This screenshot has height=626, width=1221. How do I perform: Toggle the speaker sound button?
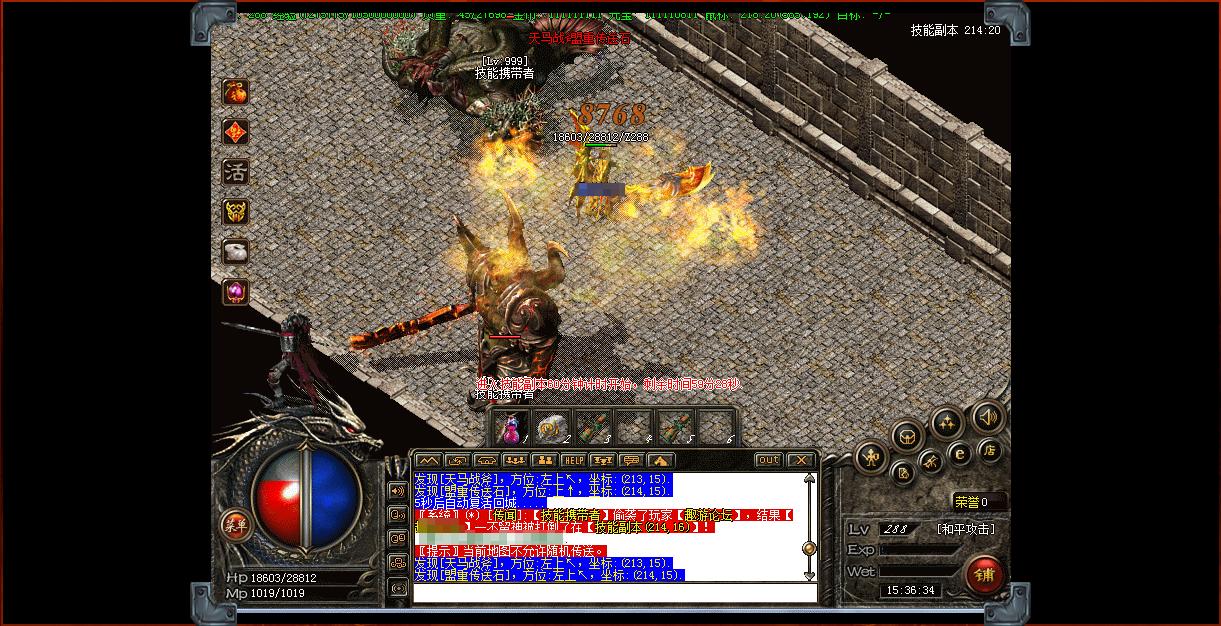(x=988, y=417)
